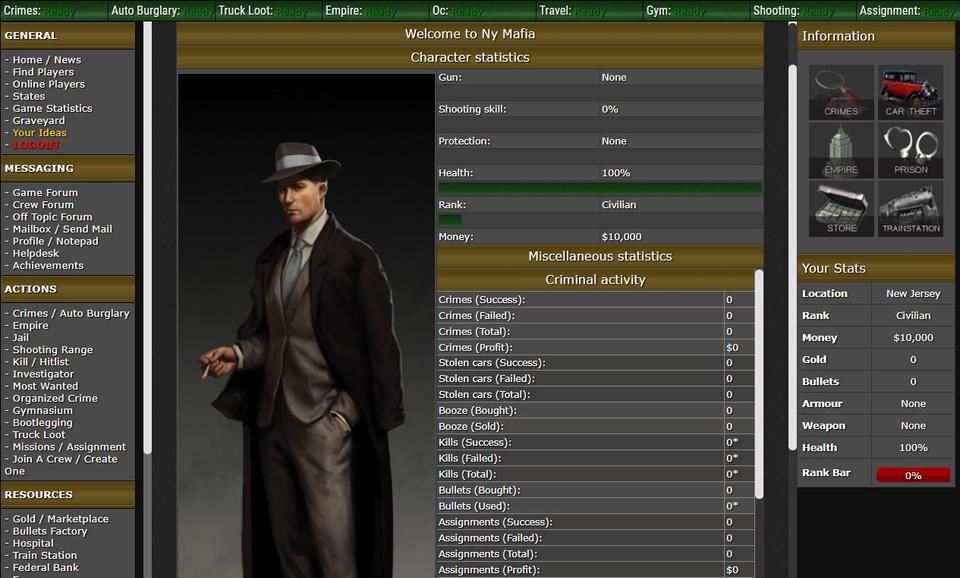The width and height of the screenshot is (960, 578).
Task: Open the Your Ideas link
Action: 39,133
